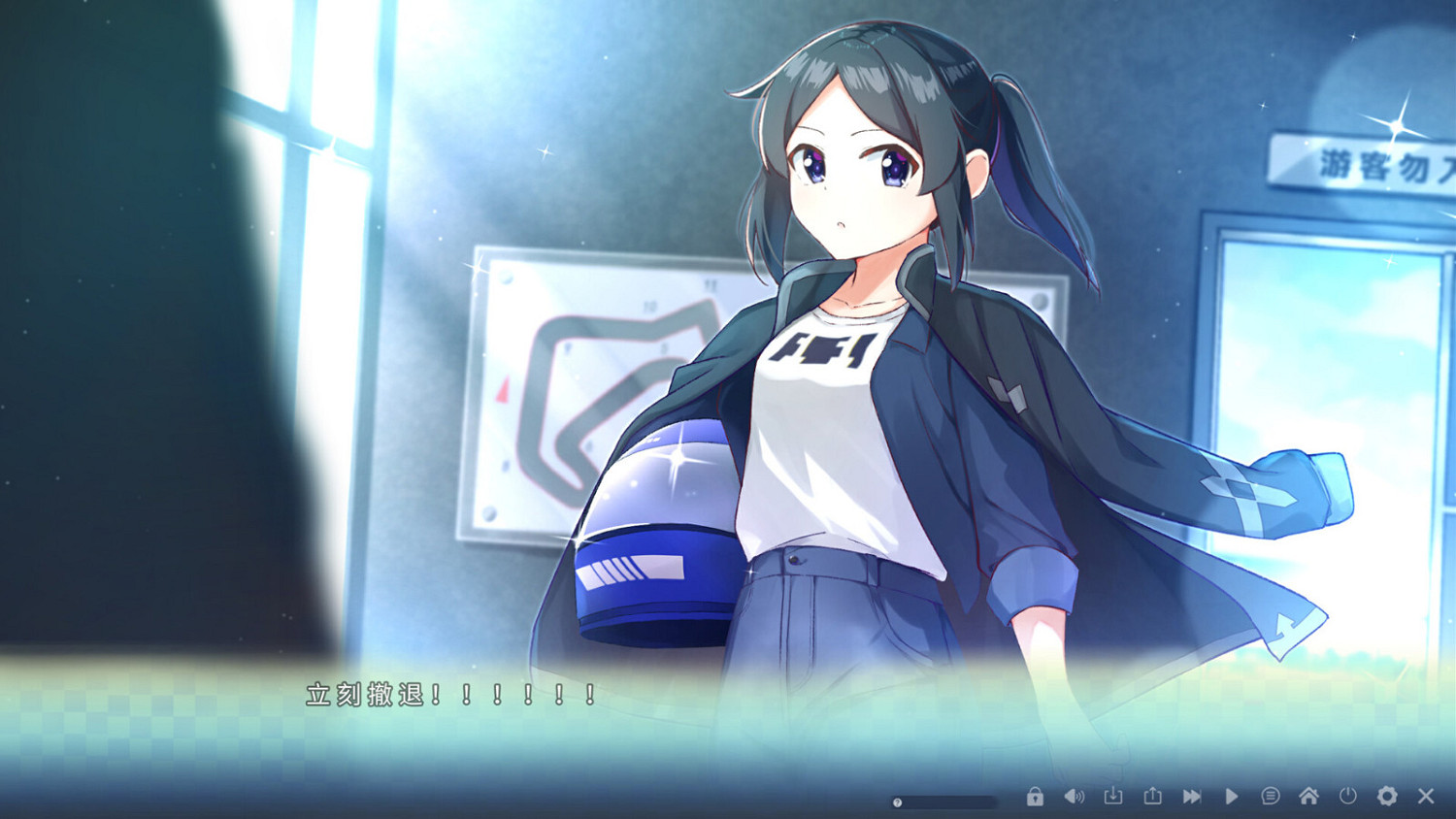Enable auto-play with the play triangle
Screen dimensions: 1456x819
pos(1231,795)
